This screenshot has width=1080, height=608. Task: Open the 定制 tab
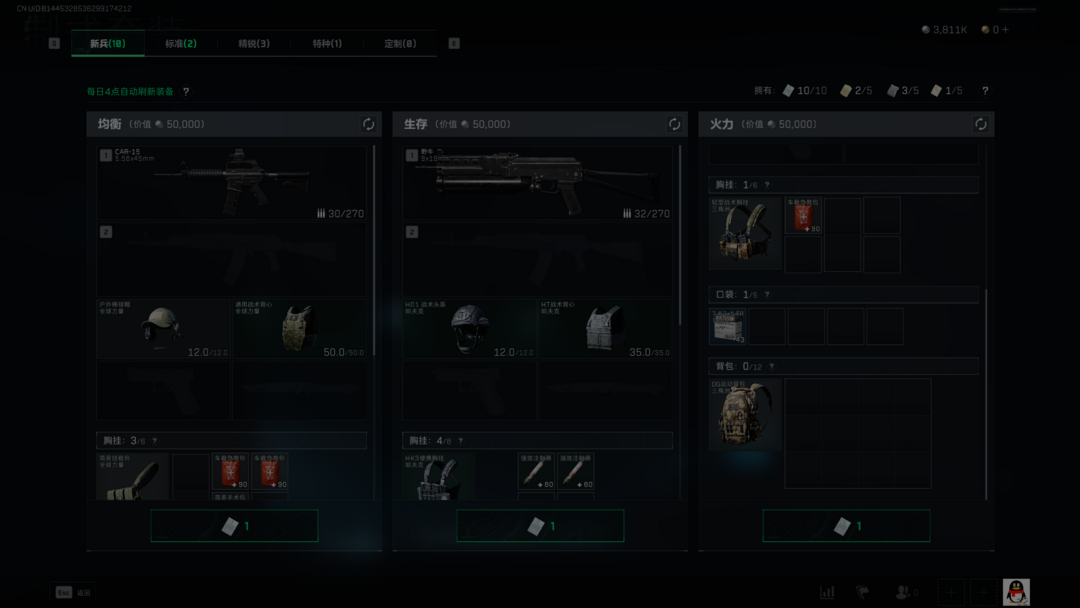400,44
